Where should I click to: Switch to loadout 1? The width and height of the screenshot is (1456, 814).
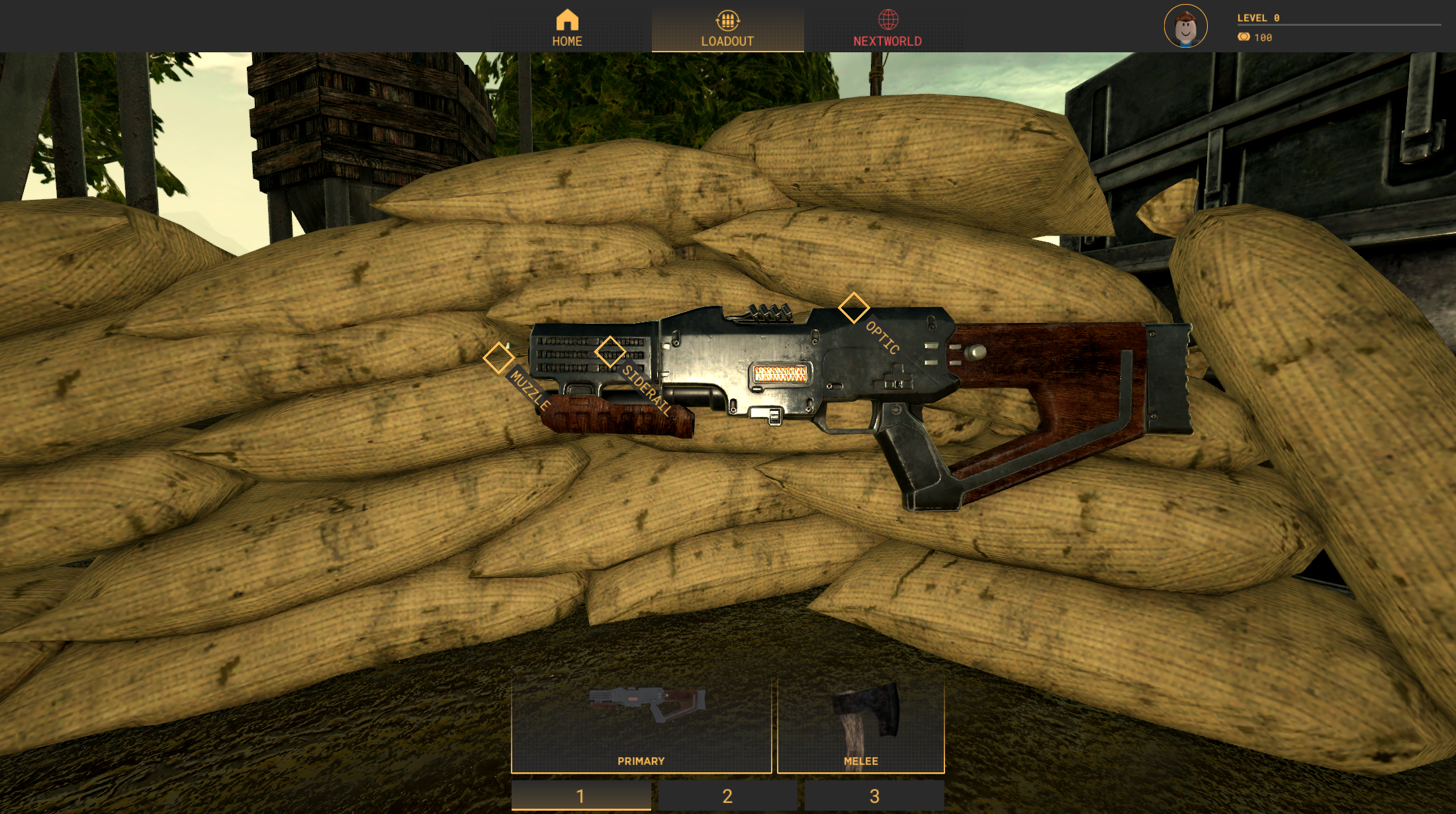coord(580,795)
